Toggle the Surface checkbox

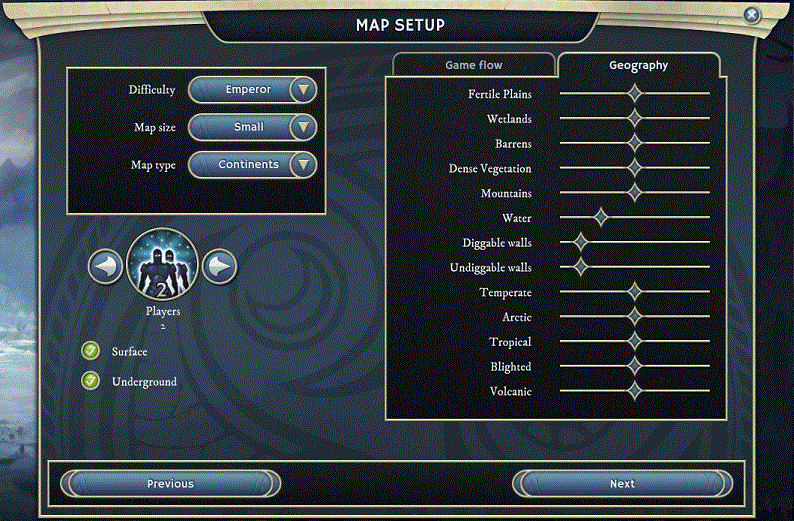pyautogui.click(x=91, y=351)
